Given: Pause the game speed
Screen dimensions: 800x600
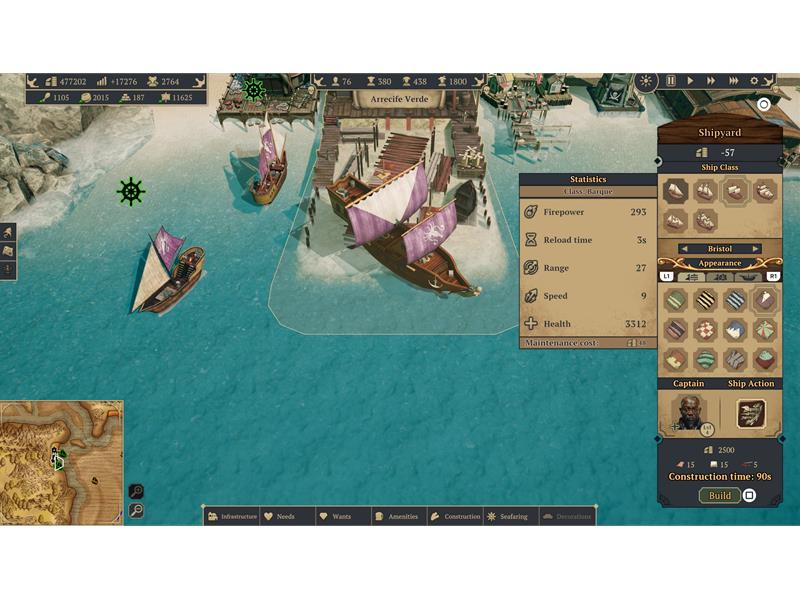Looking at the screenshot, I should (671, 81).
